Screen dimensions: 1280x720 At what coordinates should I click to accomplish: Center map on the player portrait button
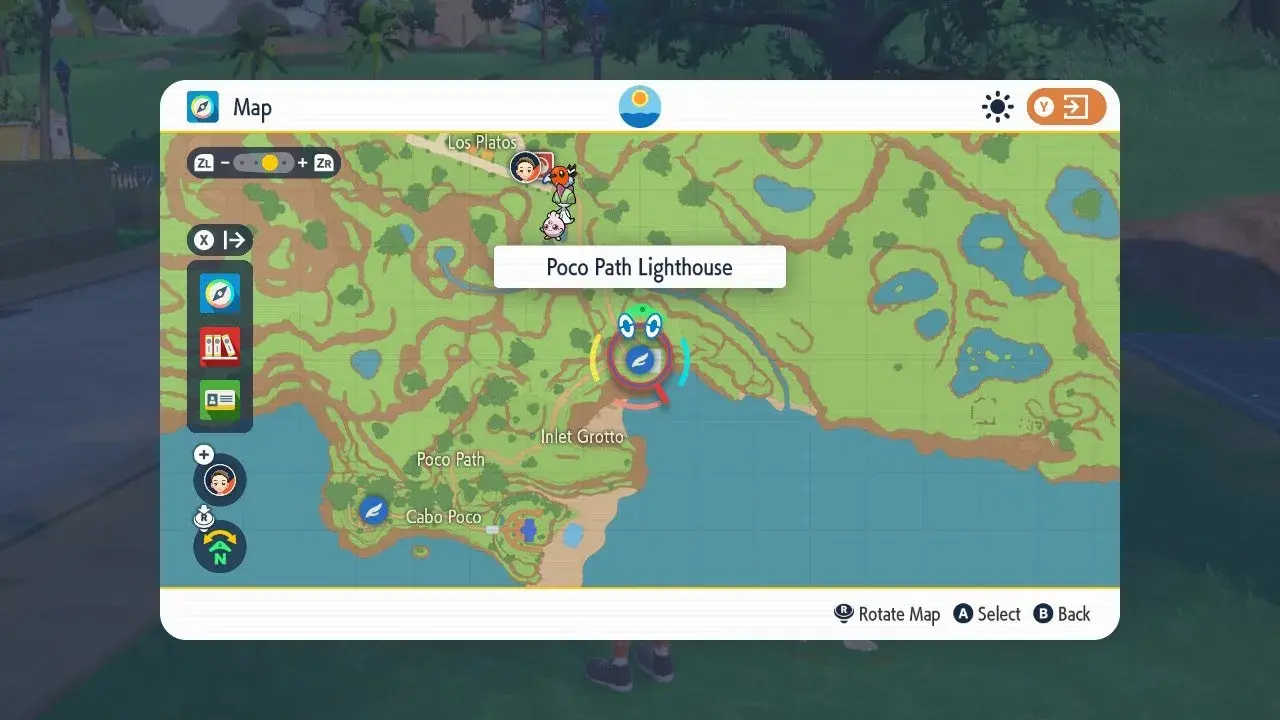(220, 480)
